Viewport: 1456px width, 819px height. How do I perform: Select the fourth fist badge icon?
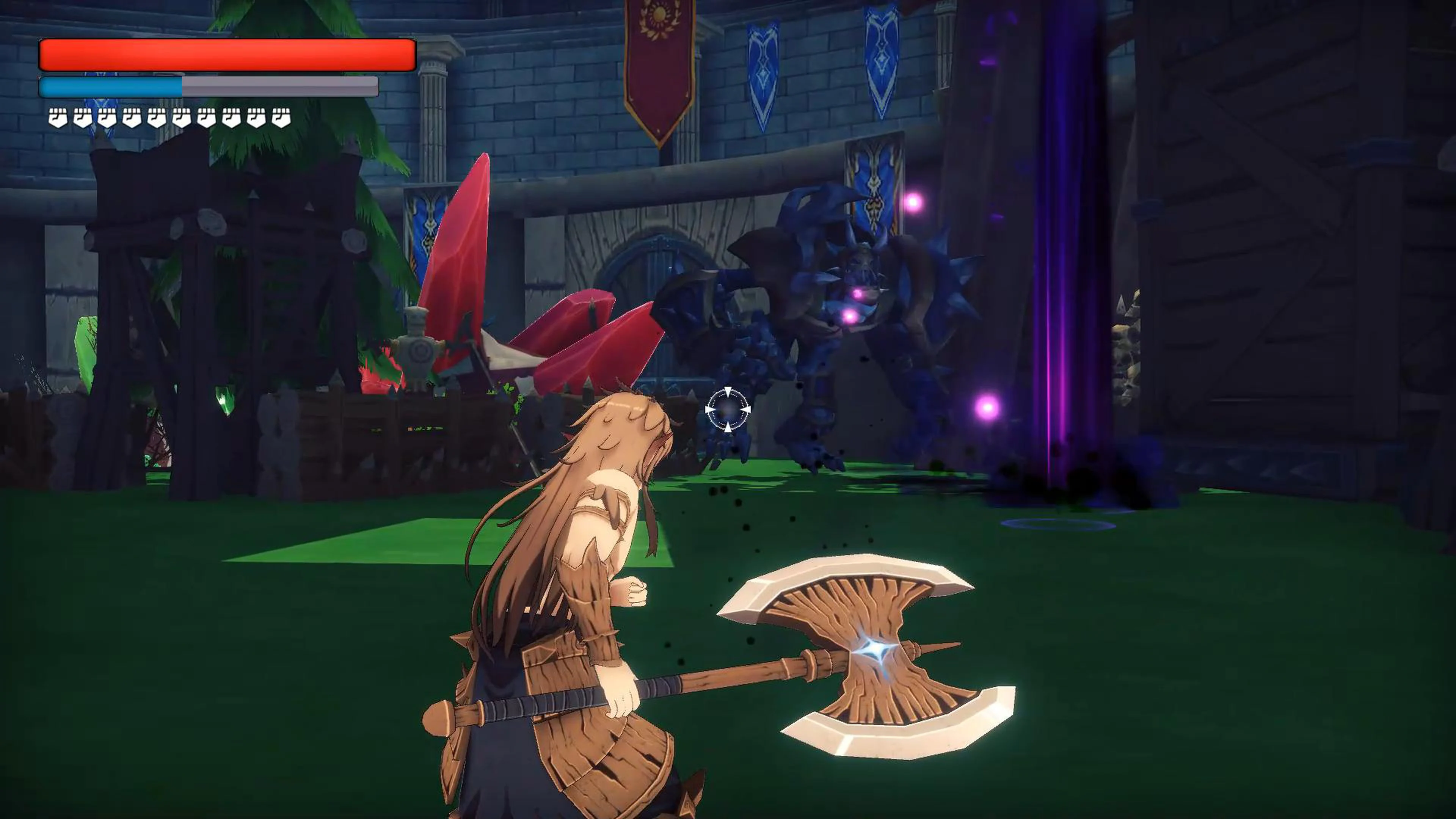click(x=132, y=116)
